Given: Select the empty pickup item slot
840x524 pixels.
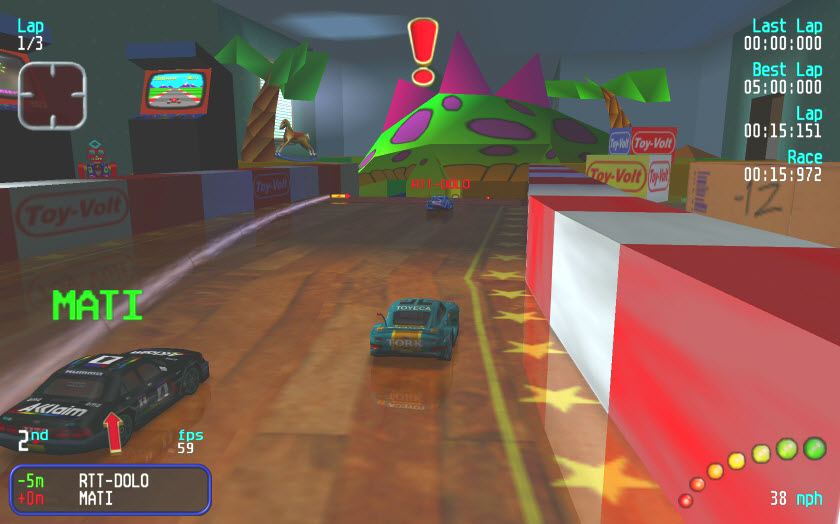Looking at the screenshot, I should click(52, 95).
